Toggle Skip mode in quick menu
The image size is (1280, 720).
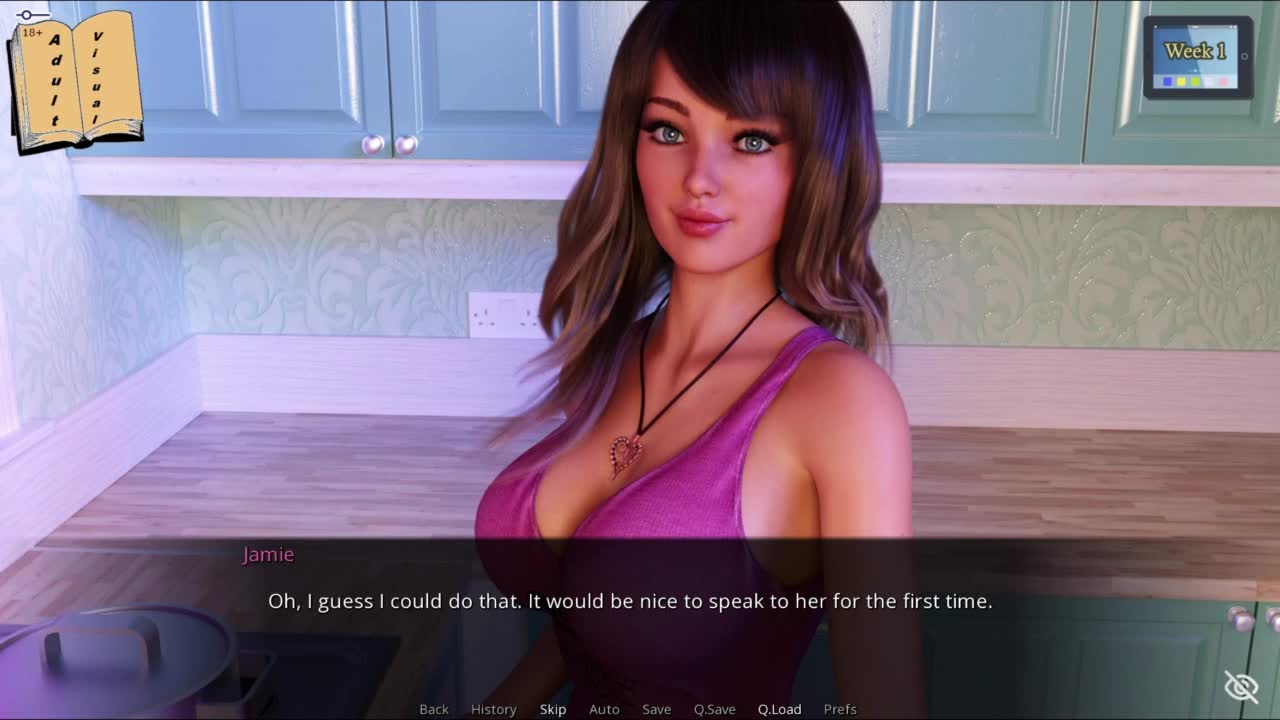[x=553, y=709]
